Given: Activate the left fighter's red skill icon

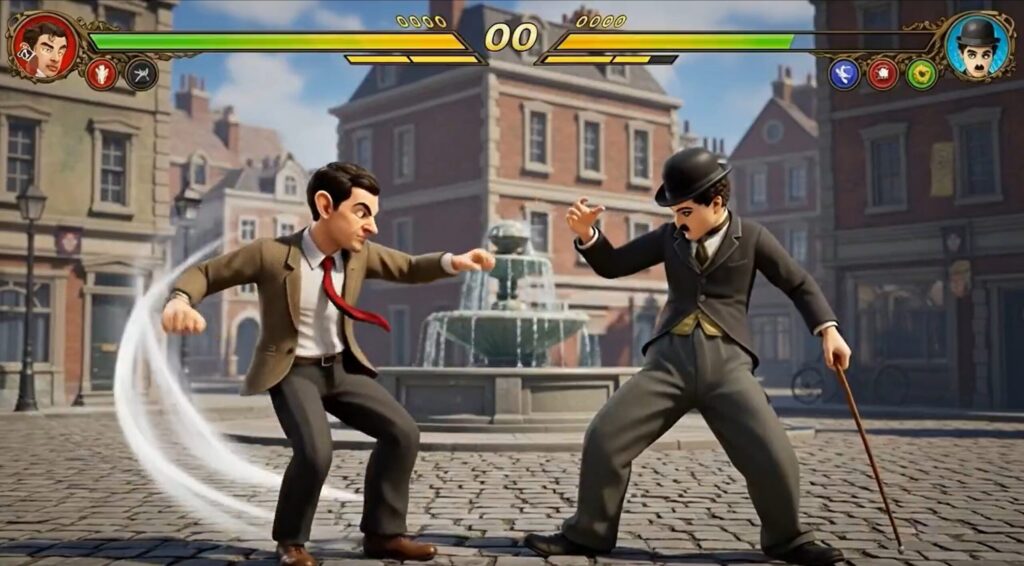Looking at the screenshot, I should (x=101, y=74).
